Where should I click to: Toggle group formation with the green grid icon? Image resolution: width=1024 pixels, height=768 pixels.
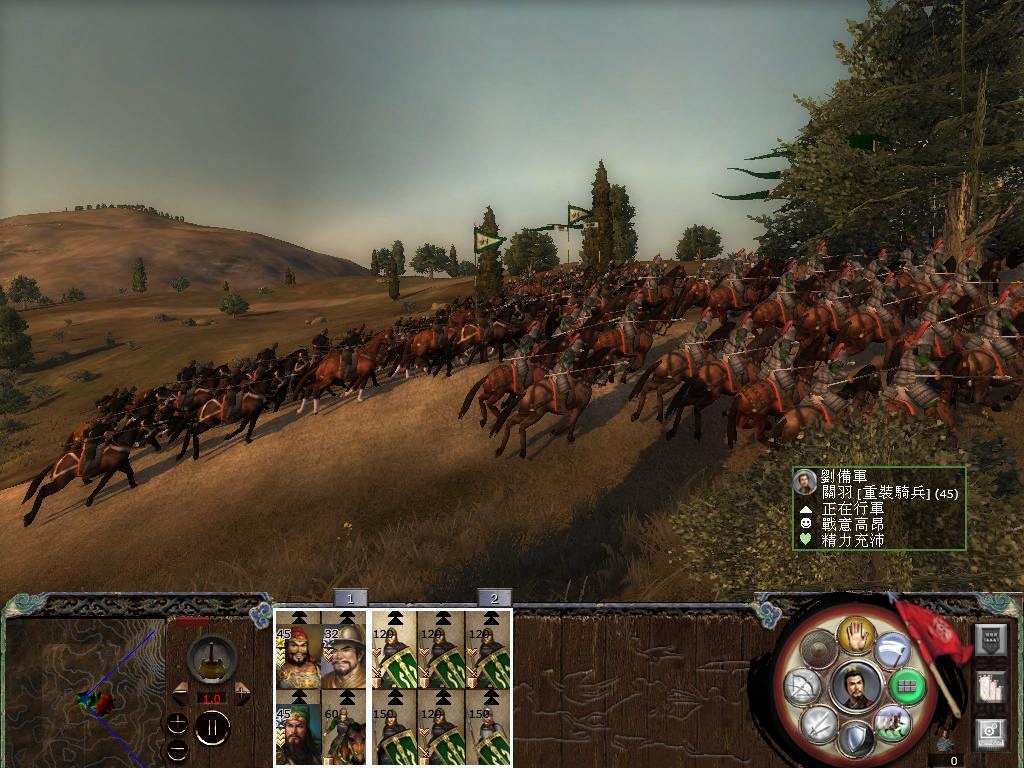[906, 687]
